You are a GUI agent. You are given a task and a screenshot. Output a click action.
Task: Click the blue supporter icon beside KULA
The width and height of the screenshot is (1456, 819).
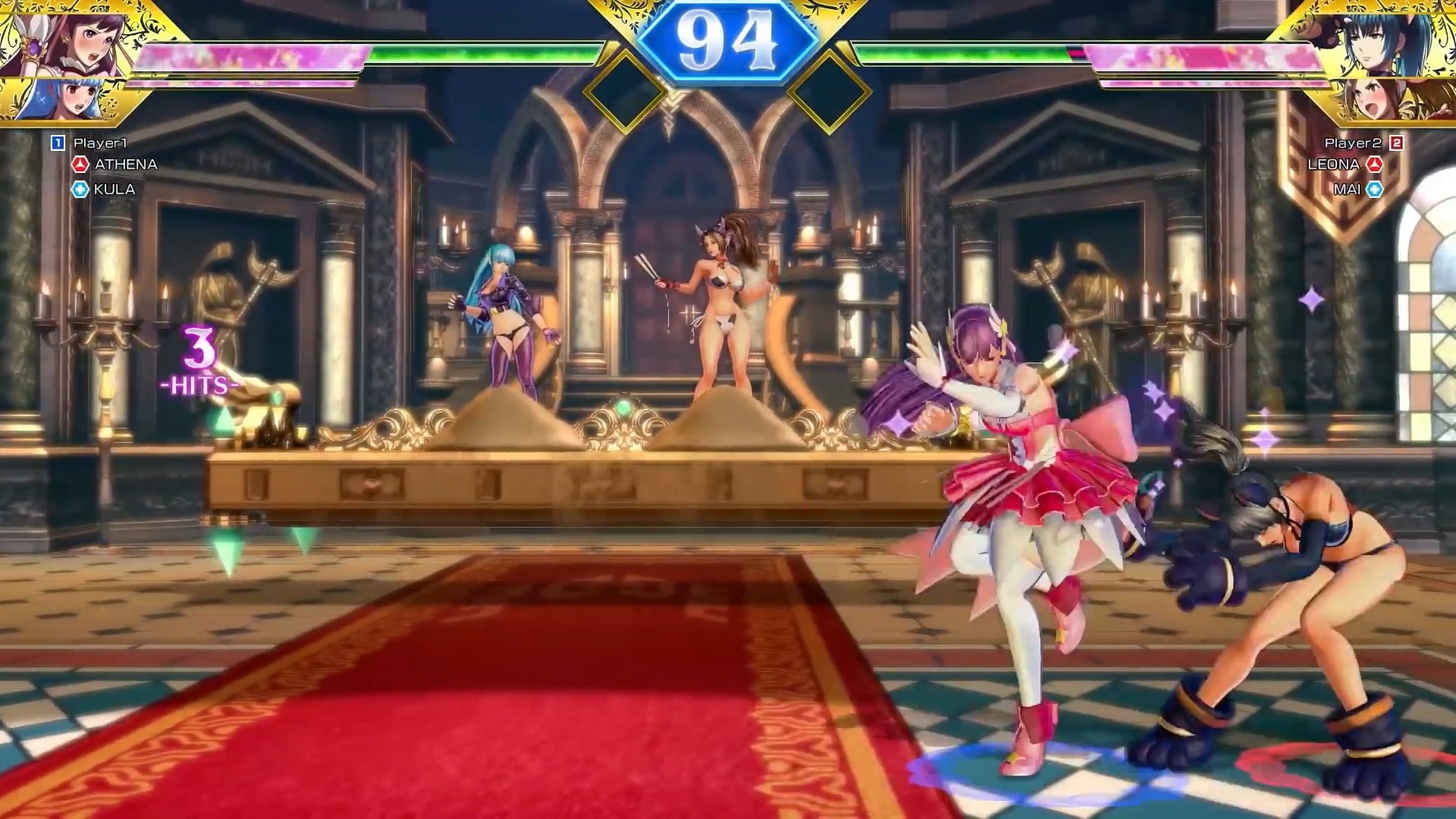[80, 190]
